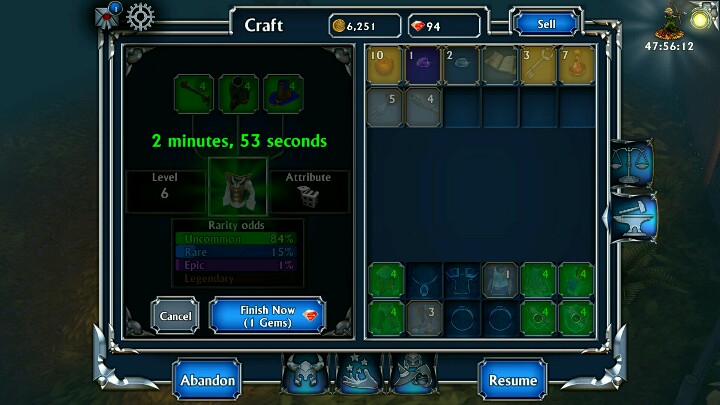720x405 pixels.
Task: Select the golden key stack
Action: (x=540, y=65)
